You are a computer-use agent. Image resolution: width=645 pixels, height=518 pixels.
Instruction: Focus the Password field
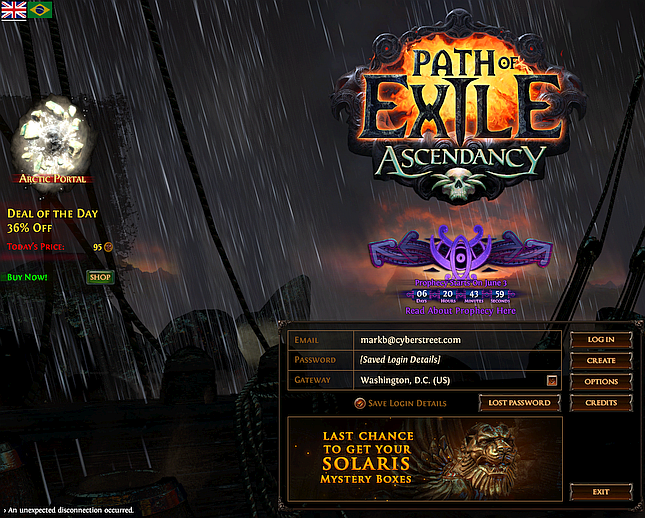tap(455, 360)
